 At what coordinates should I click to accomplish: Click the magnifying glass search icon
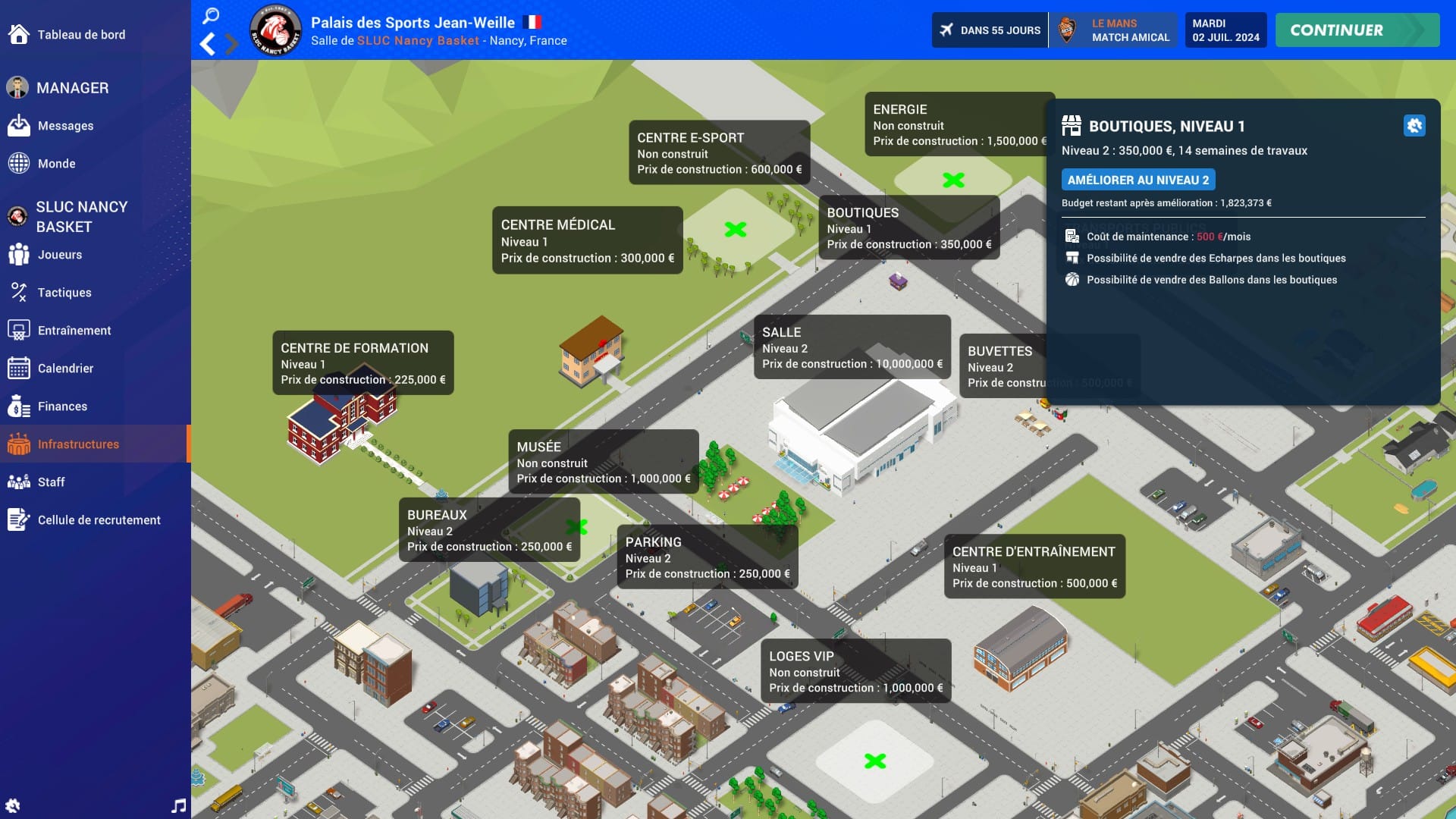pos(211,16)
